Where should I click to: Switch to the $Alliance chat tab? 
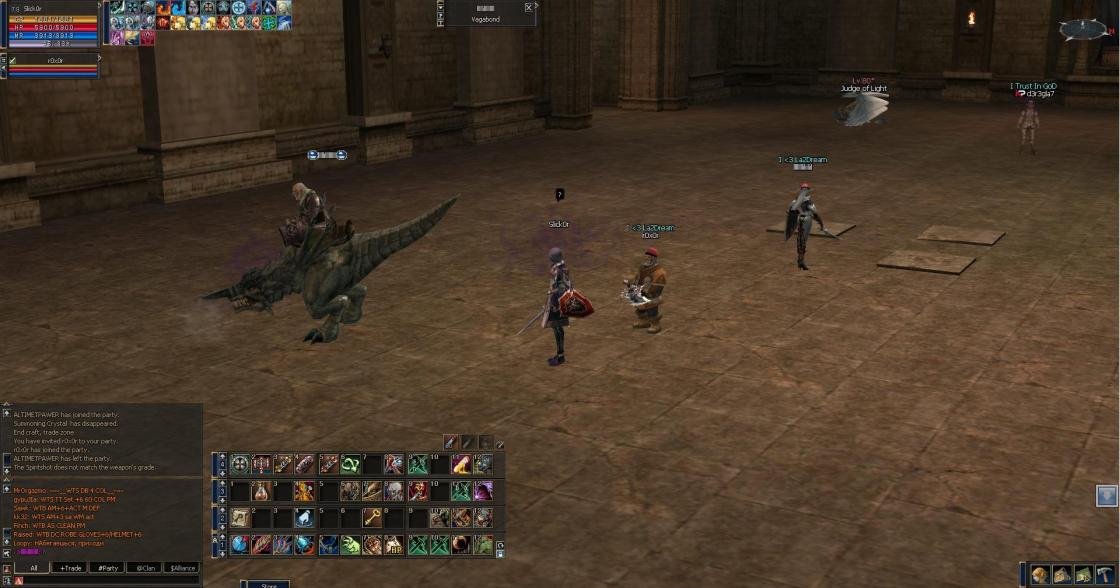[x=181, y=568]
